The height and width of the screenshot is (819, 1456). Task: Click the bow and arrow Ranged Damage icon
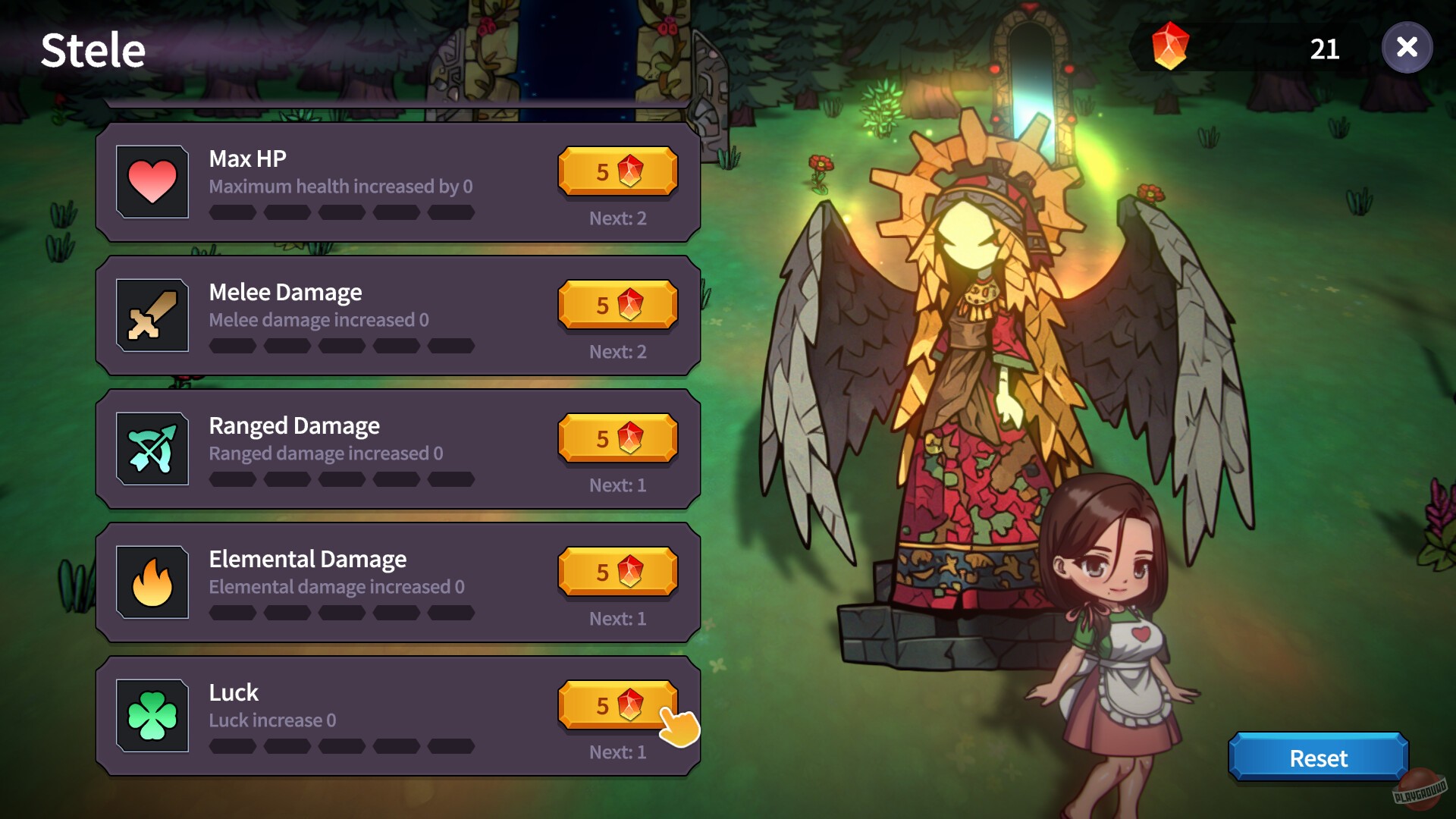152,448
